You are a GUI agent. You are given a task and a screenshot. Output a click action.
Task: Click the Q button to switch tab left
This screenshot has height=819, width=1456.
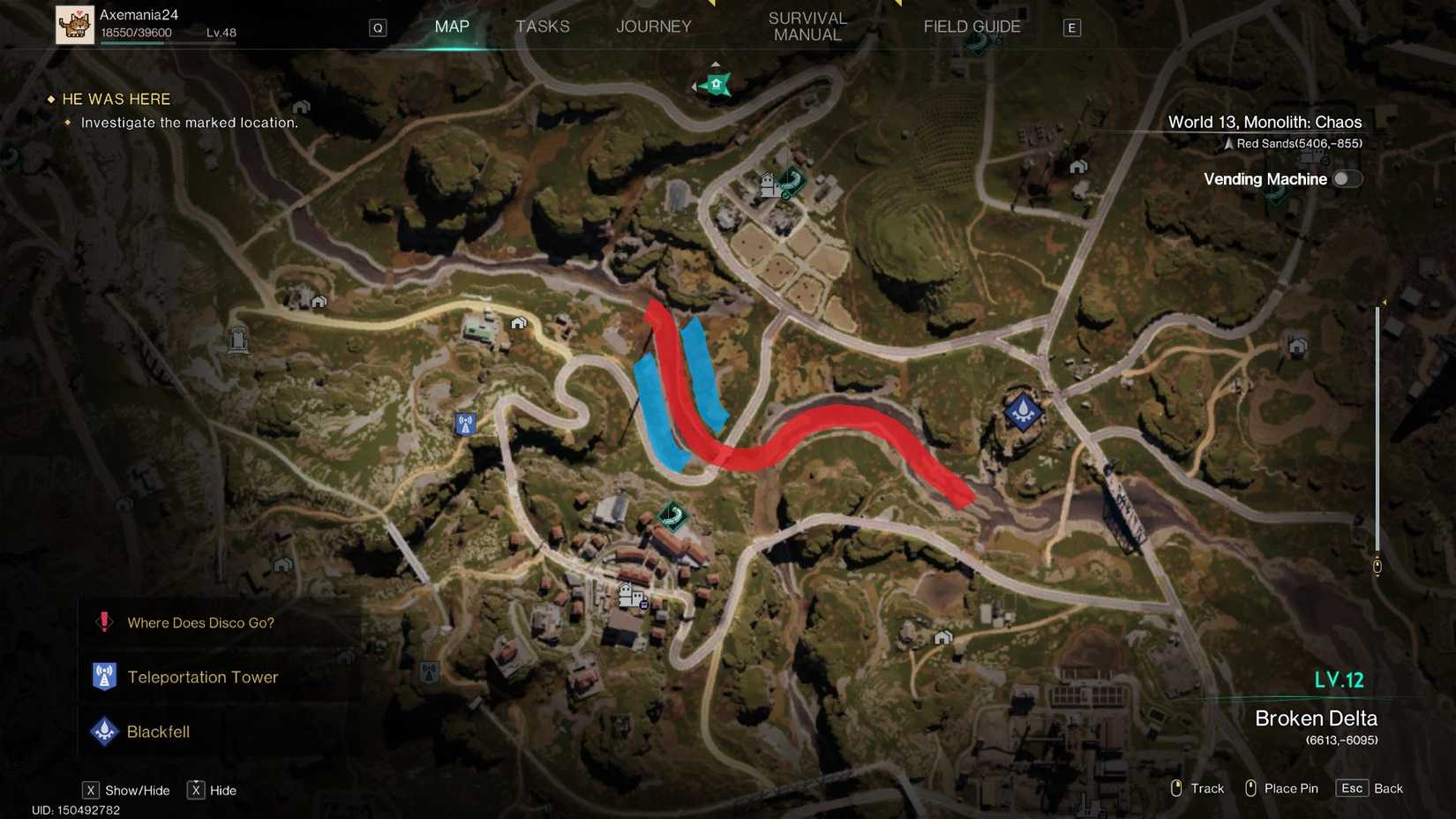point(378,27)
